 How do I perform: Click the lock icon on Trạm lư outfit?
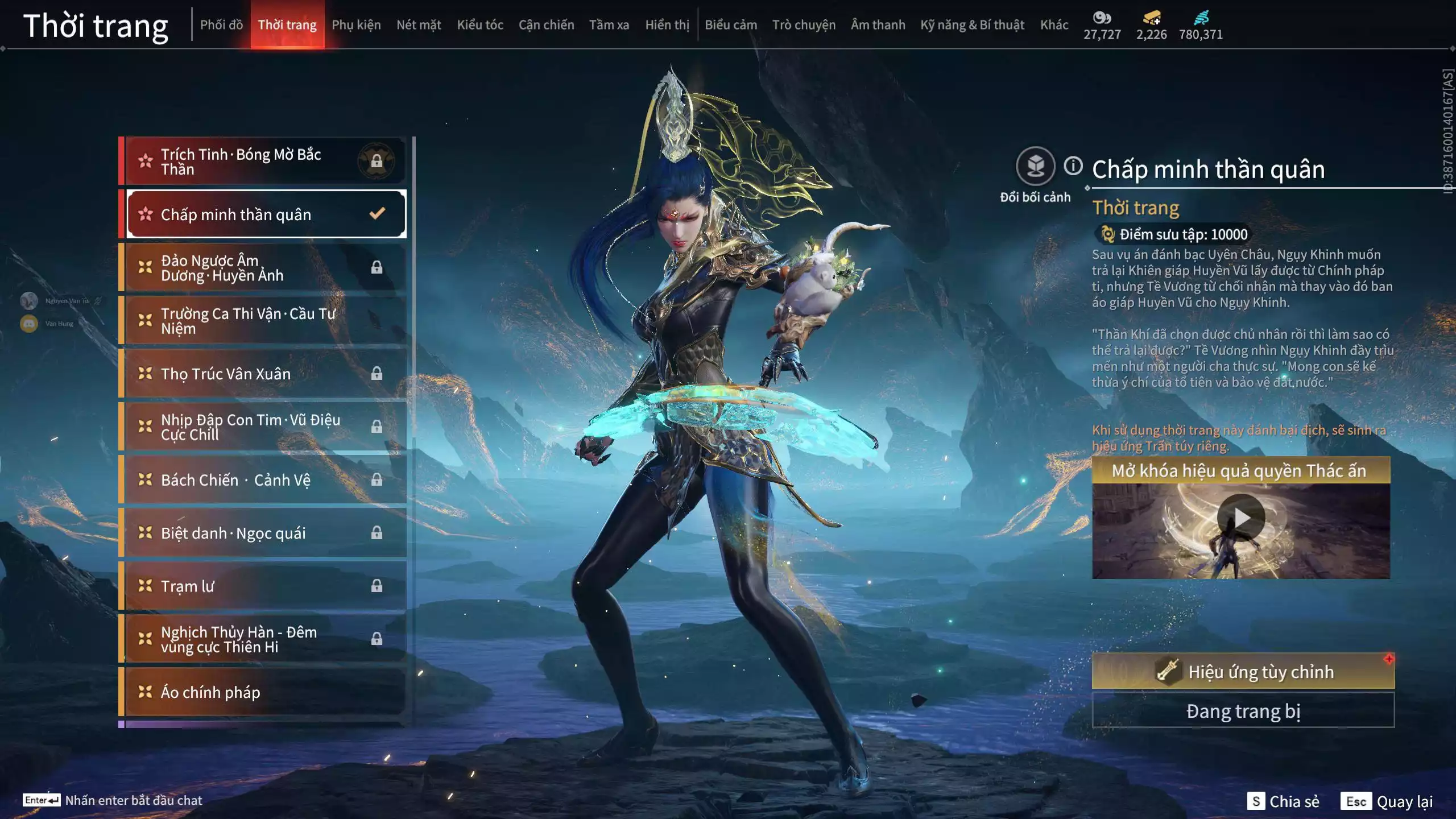click(x=377, y=586)
